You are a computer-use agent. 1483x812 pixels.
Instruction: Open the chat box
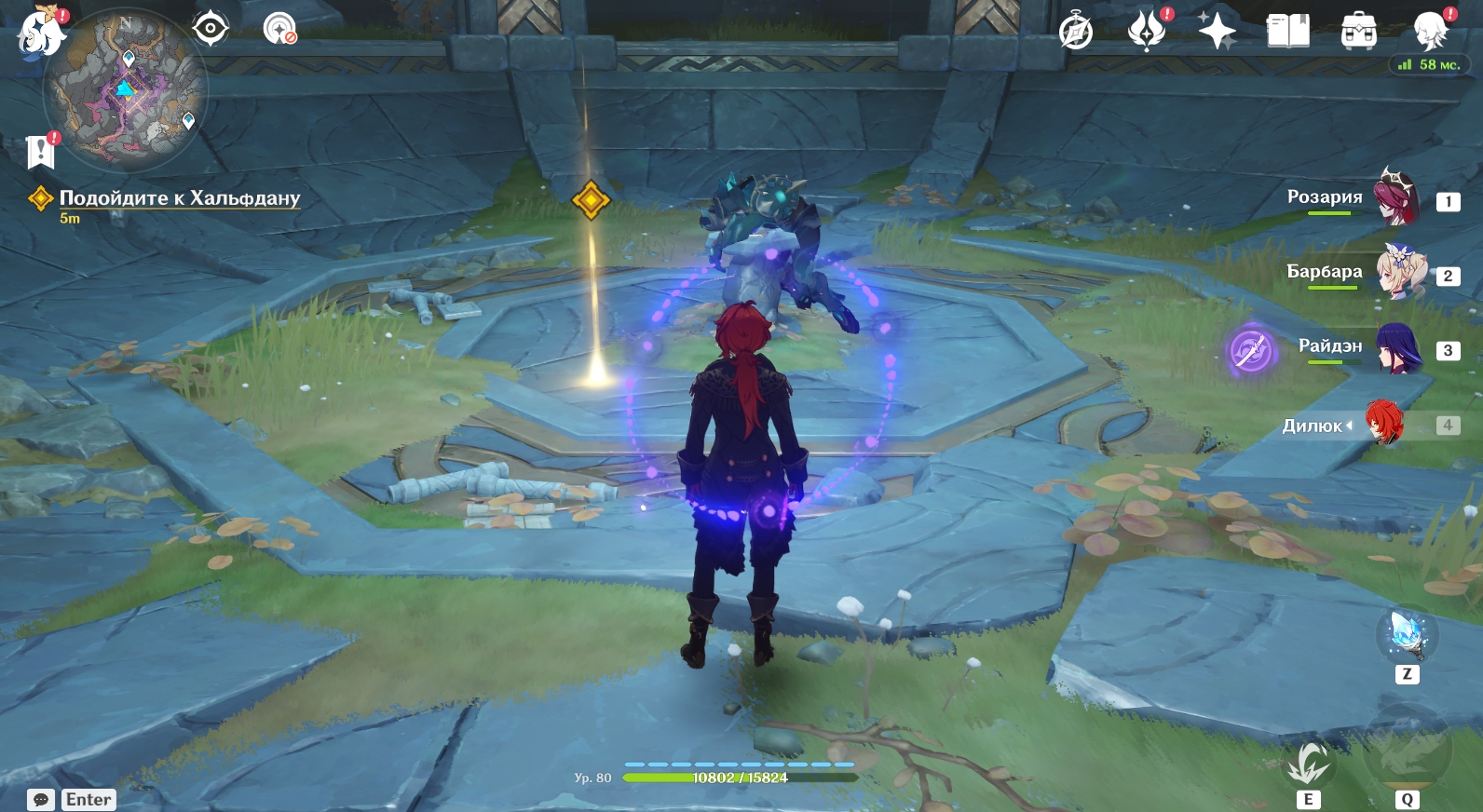41,800
